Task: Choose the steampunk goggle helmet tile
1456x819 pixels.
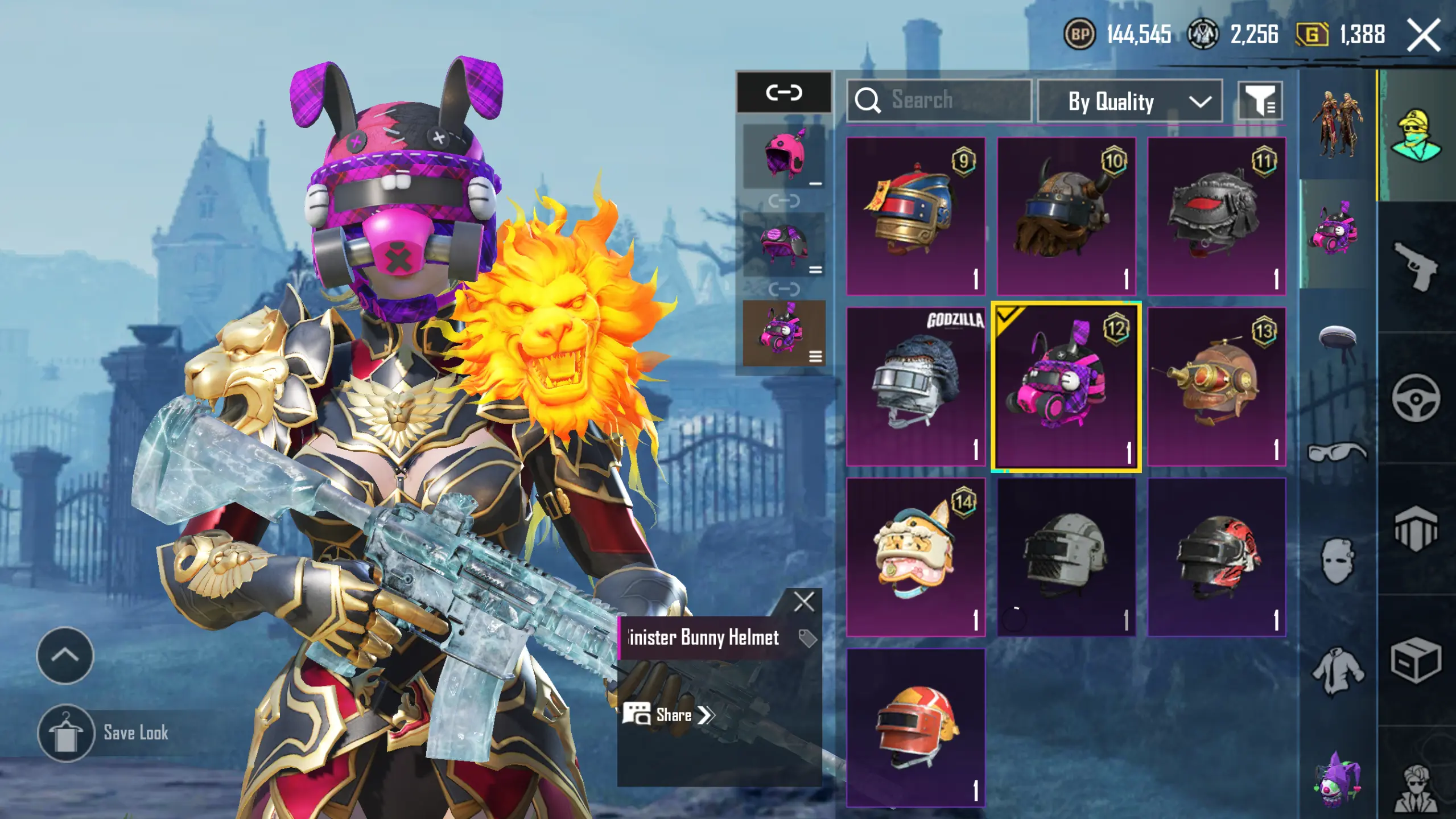Action: pyautogui.click(x=1216, y=386)
